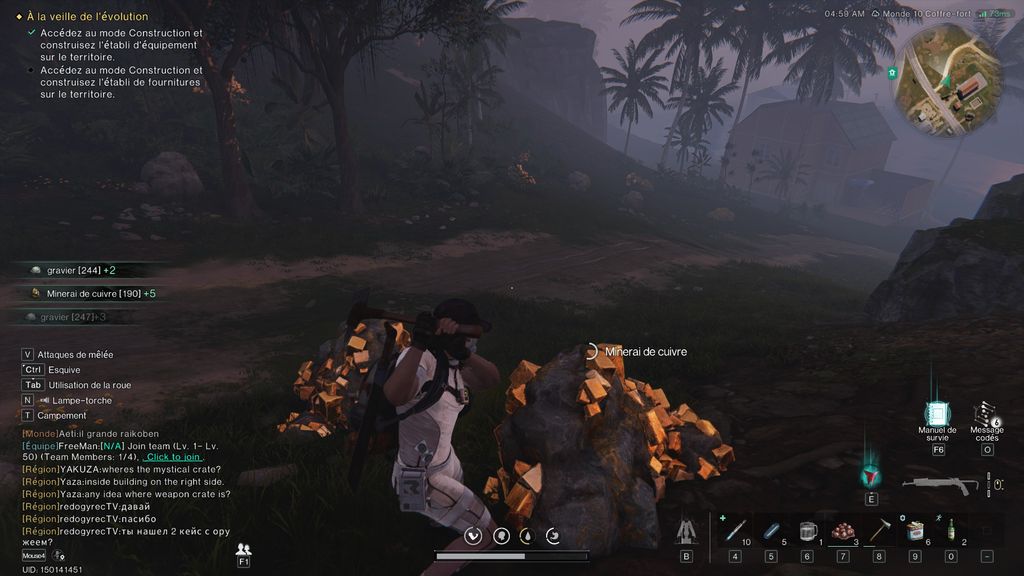Use the green bottle hotbar item
This screenshot has height=576, width=1024.
click(x=950, y=531)
